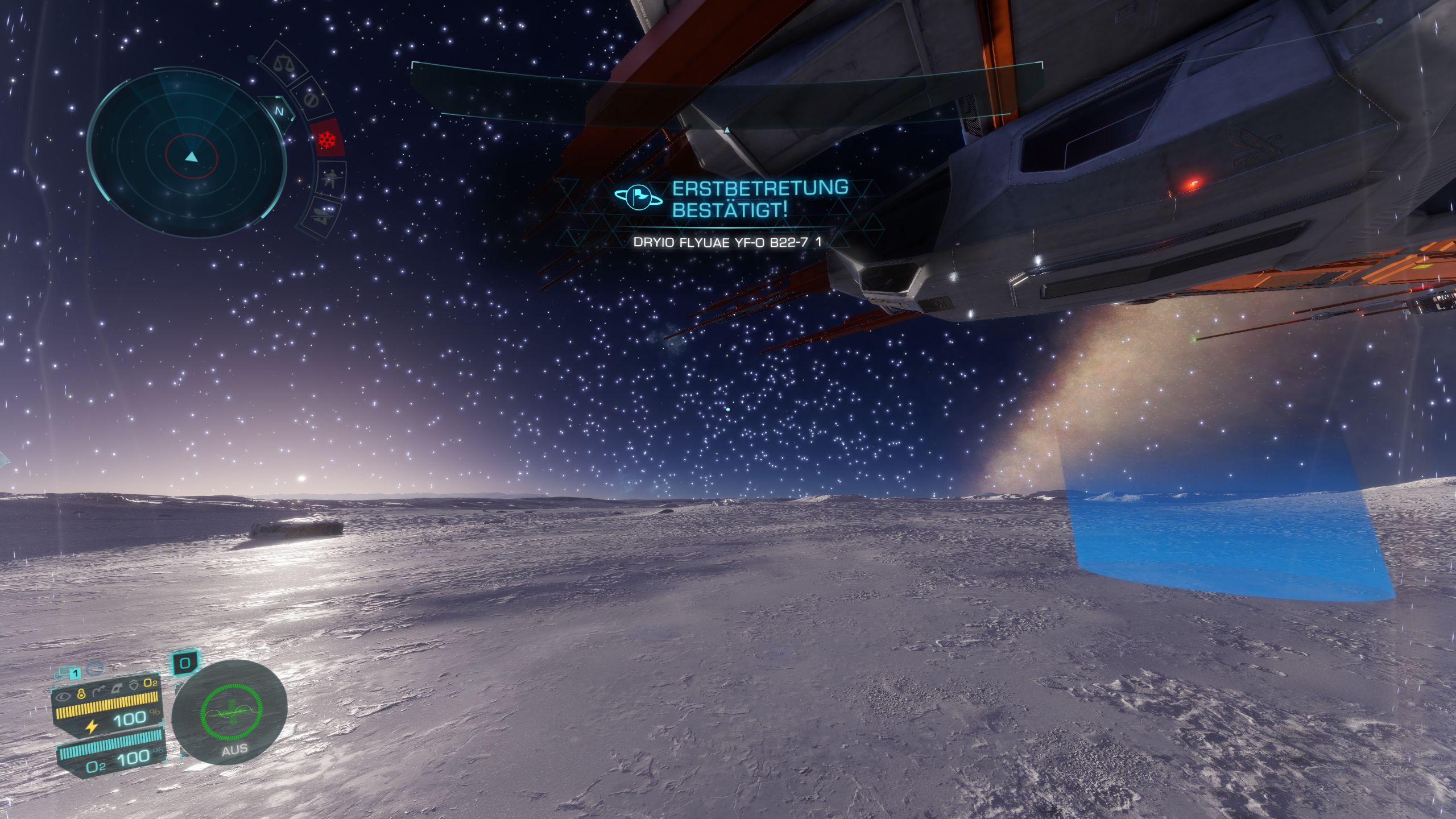This screenshot has height=819, width=1456.
Task: Click the jump arrow suit status icon
Action: click(100, 692)
